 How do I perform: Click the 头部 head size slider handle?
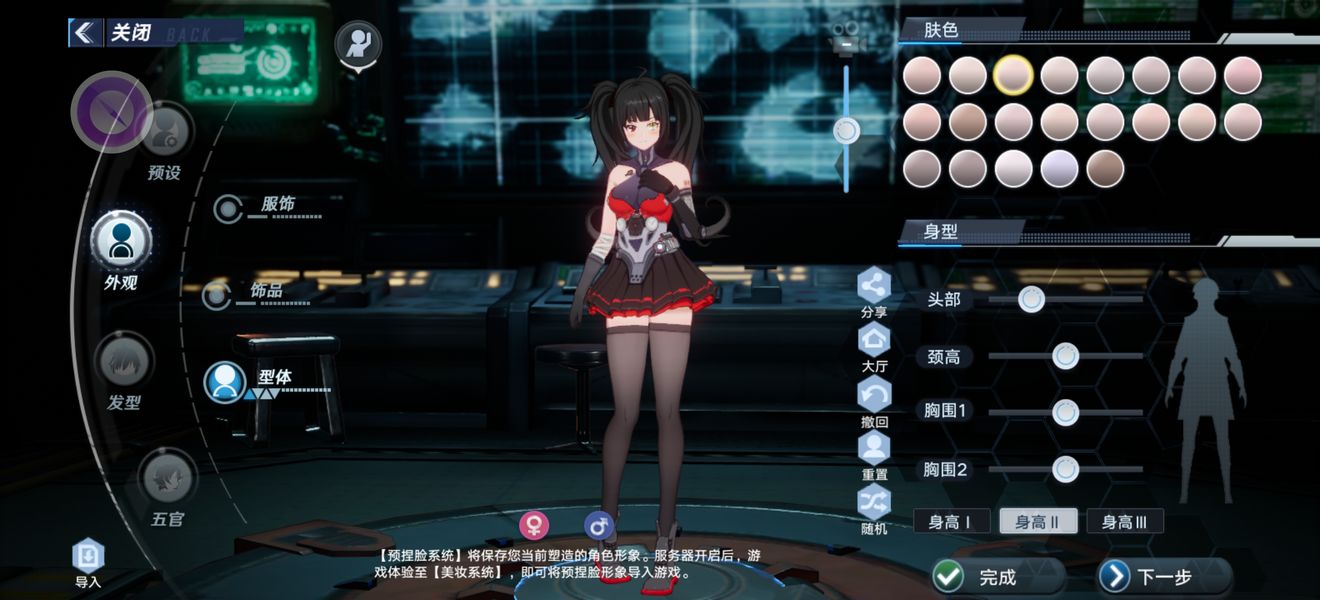click(x=1031, y=298)
